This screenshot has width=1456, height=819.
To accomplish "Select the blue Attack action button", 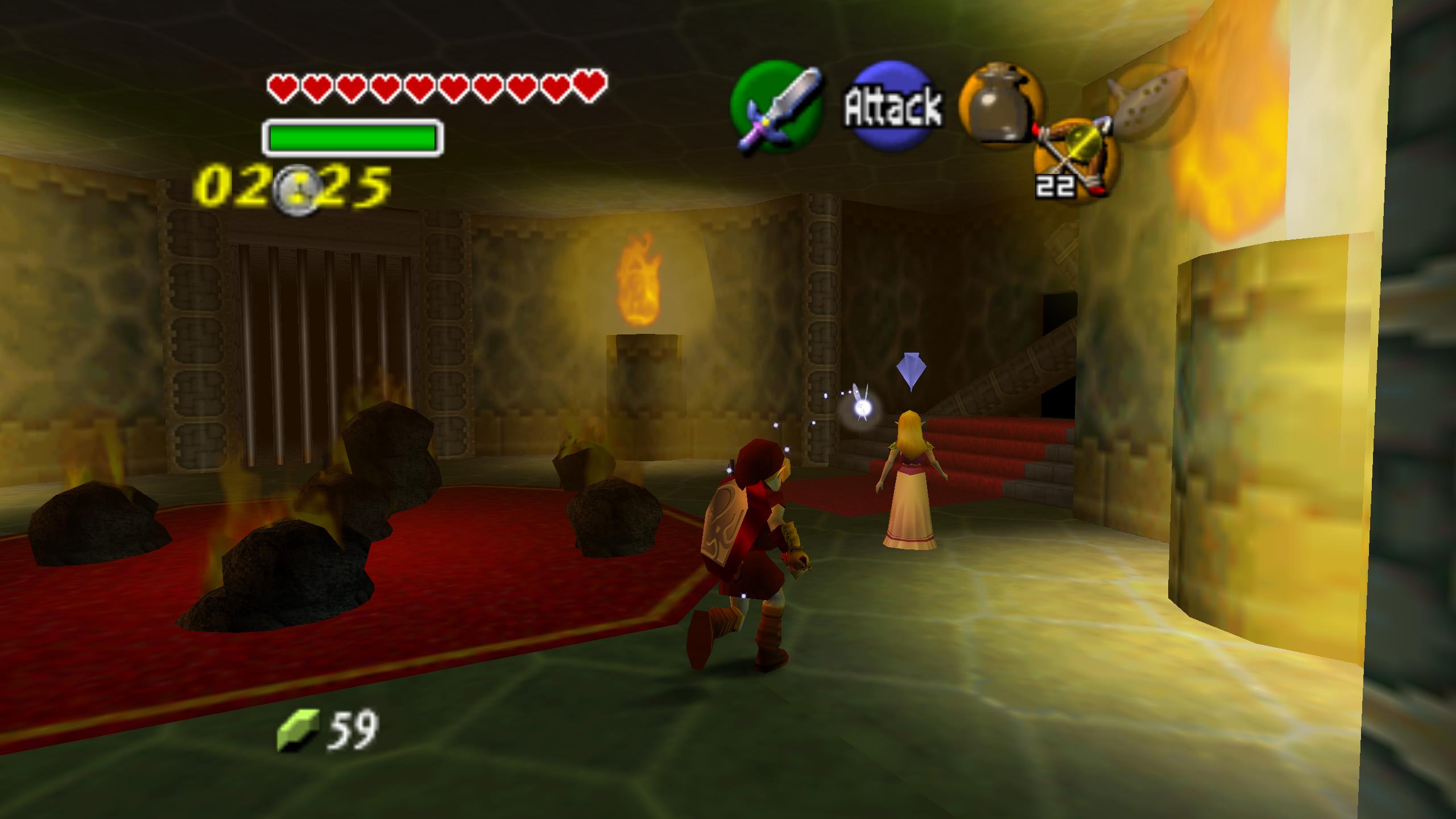I will [x=892, y=106].
